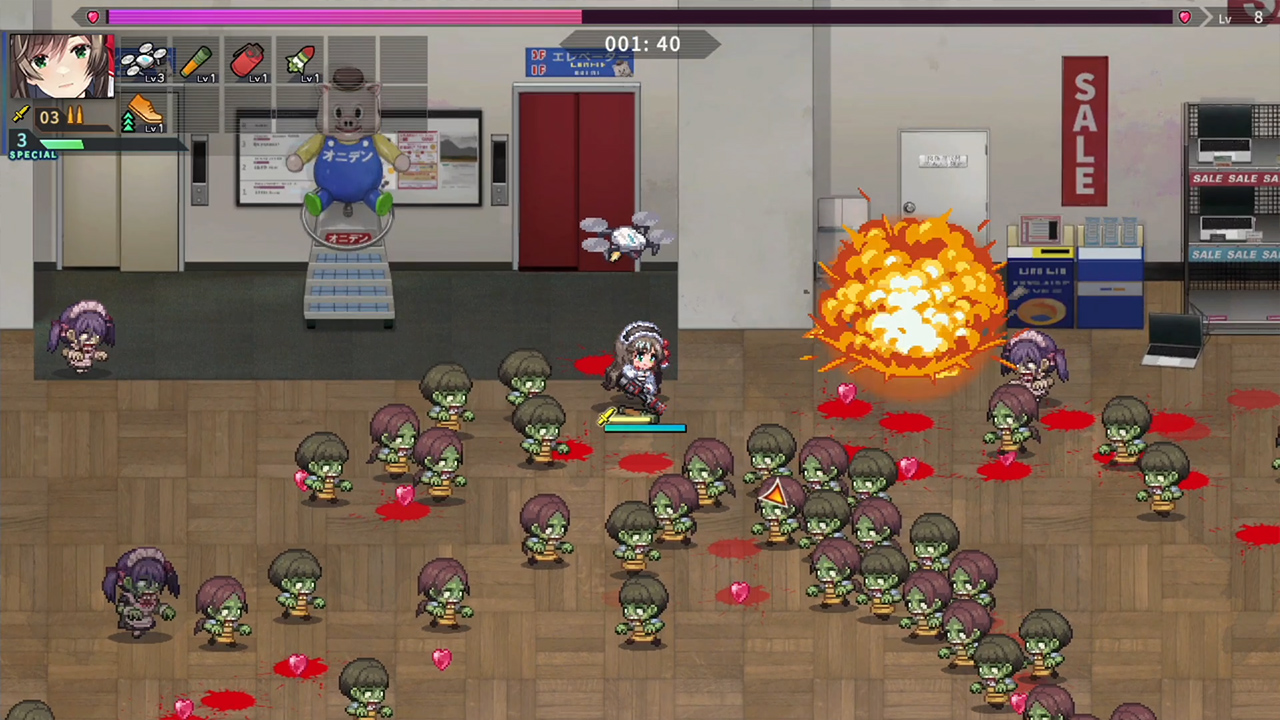Click the Lv 8 level indicator

1240,17
